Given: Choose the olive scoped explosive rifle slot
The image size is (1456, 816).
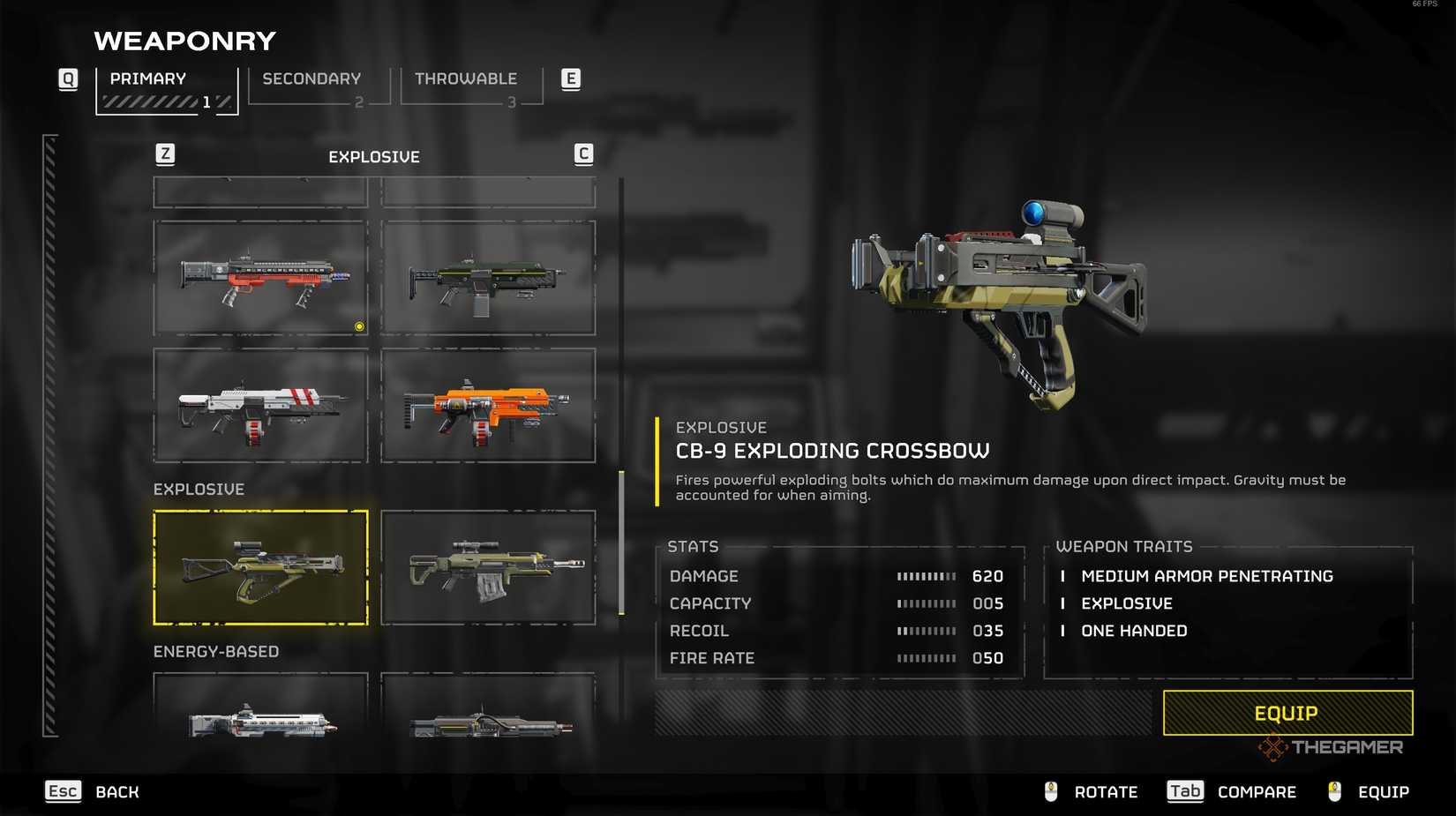Looking at the screenshot, I should pos(488,567).
